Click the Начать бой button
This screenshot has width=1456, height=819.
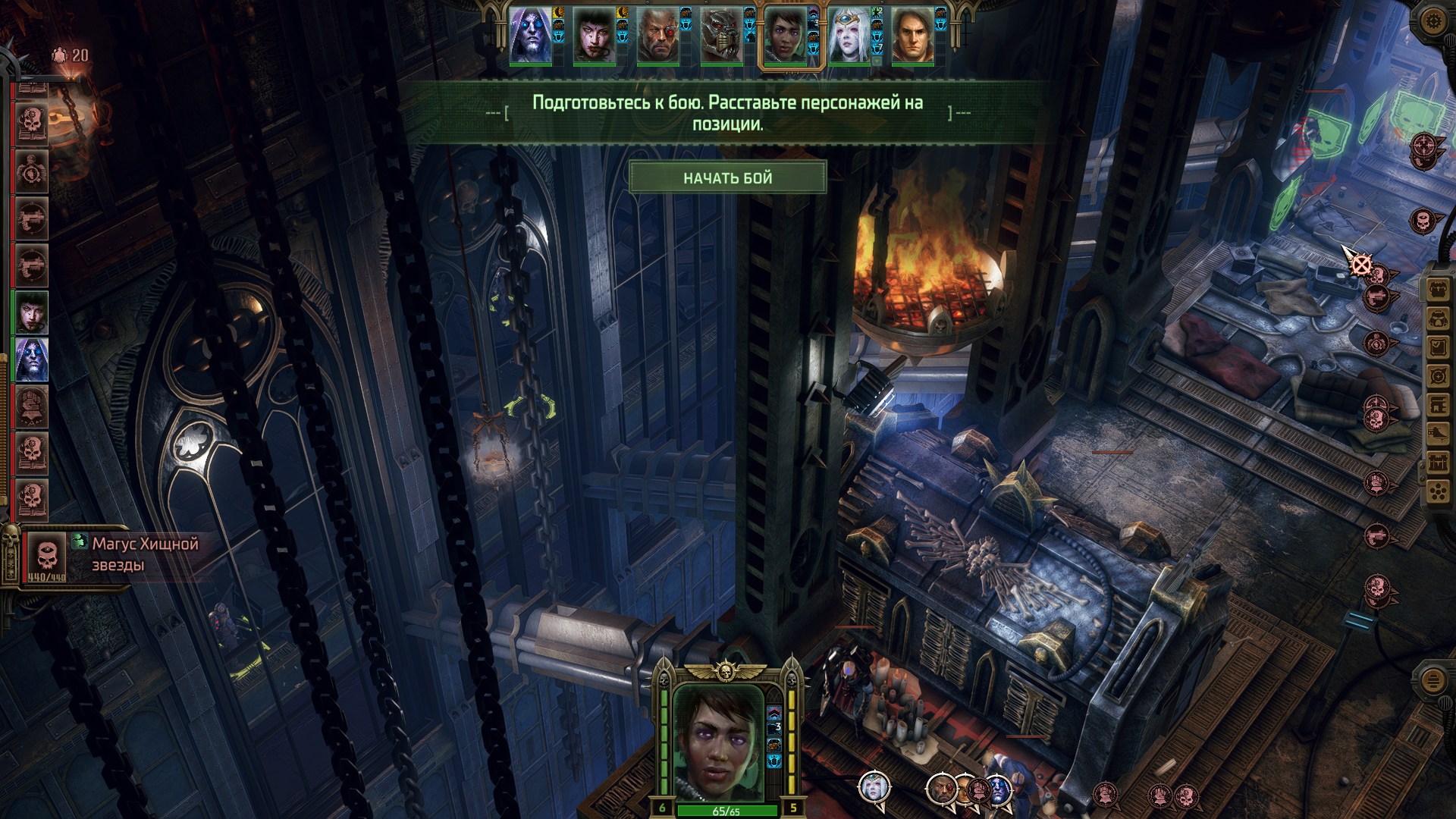pyautogui.click(x=727, y=178)
